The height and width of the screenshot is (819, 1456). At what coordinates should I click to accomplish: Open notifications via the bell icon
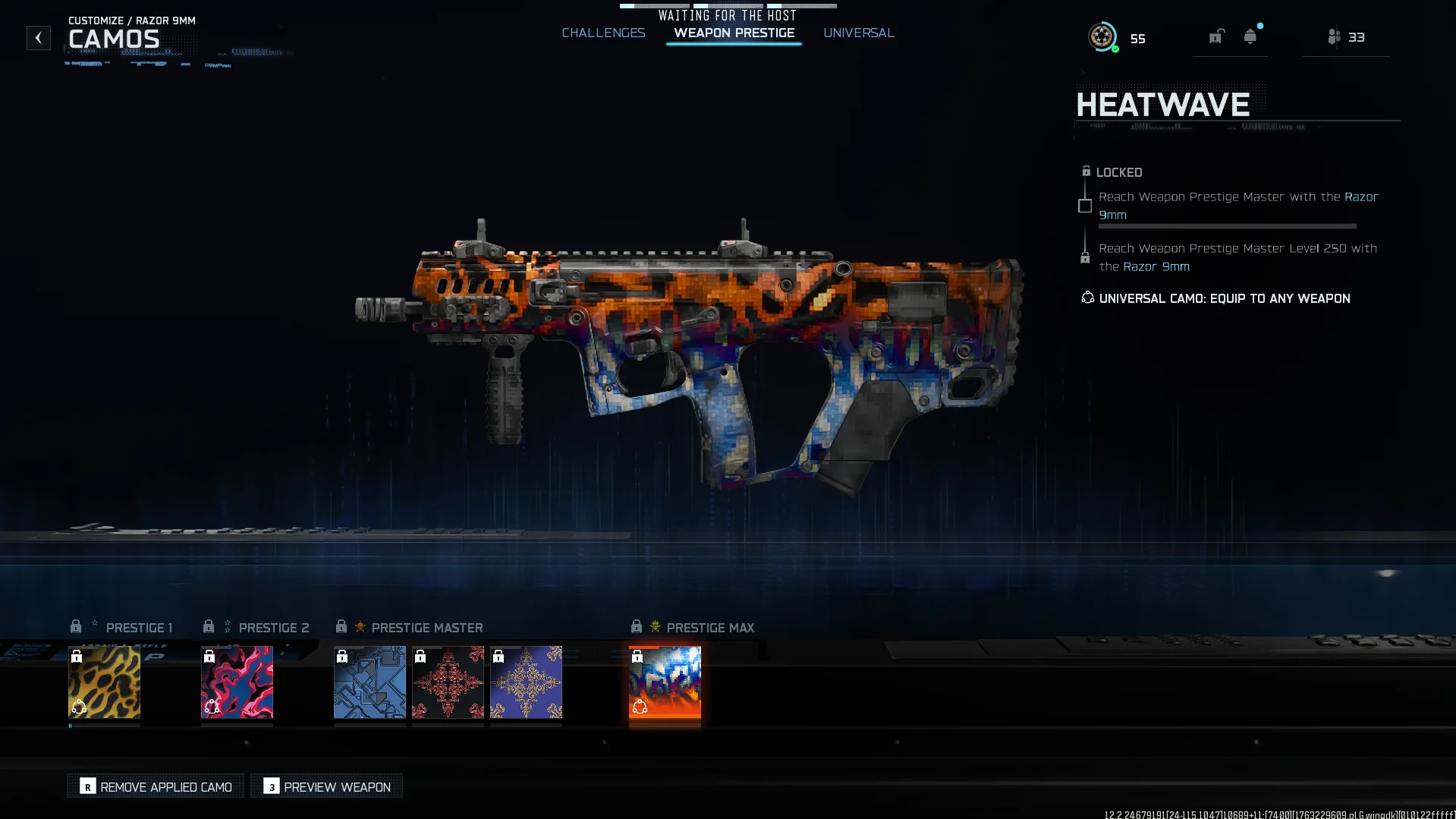(x=1250, y=36)
